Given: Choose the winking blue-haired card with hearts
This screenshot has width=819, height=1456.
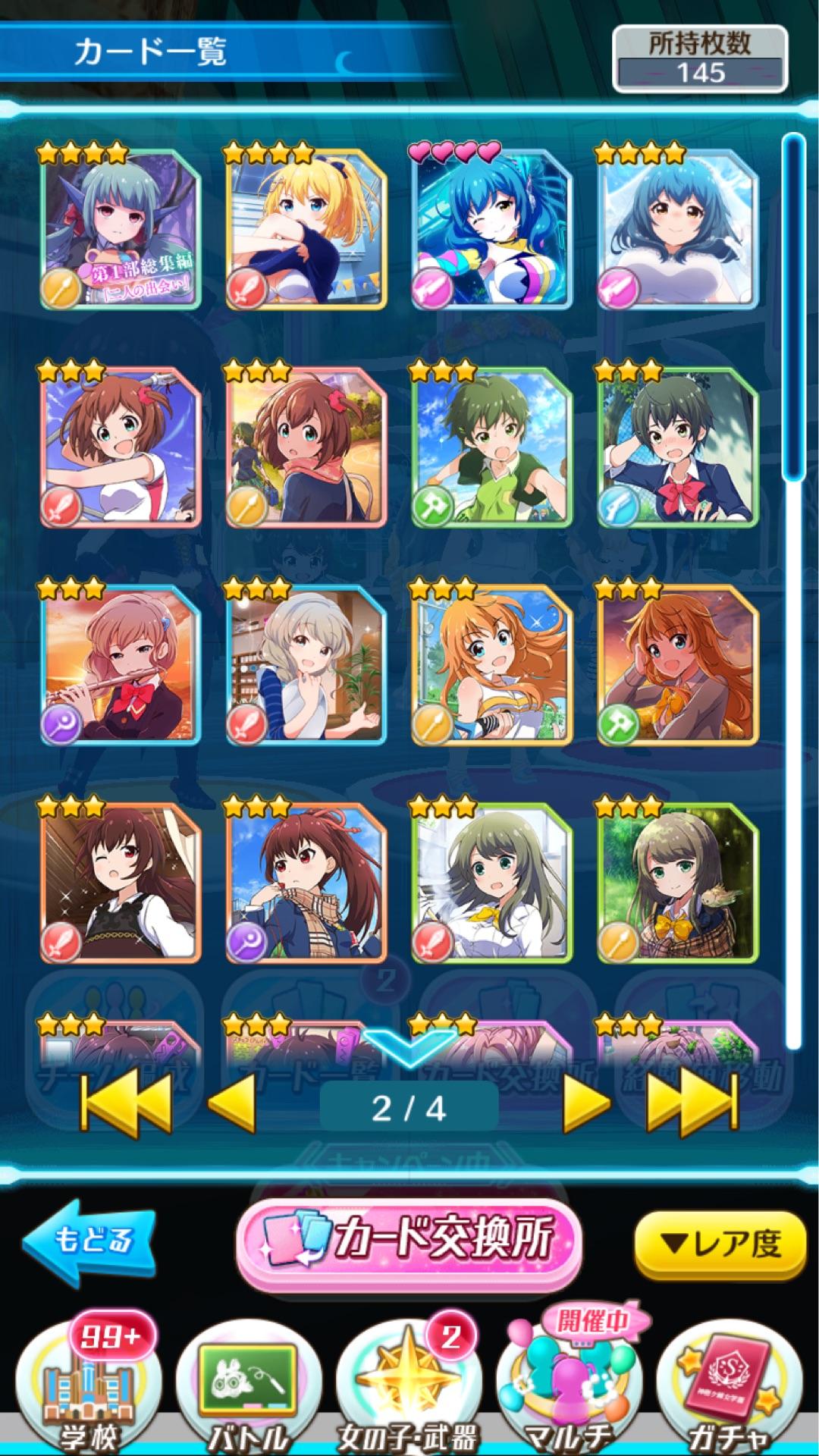Looking at the screenshot, I should 492,227.
